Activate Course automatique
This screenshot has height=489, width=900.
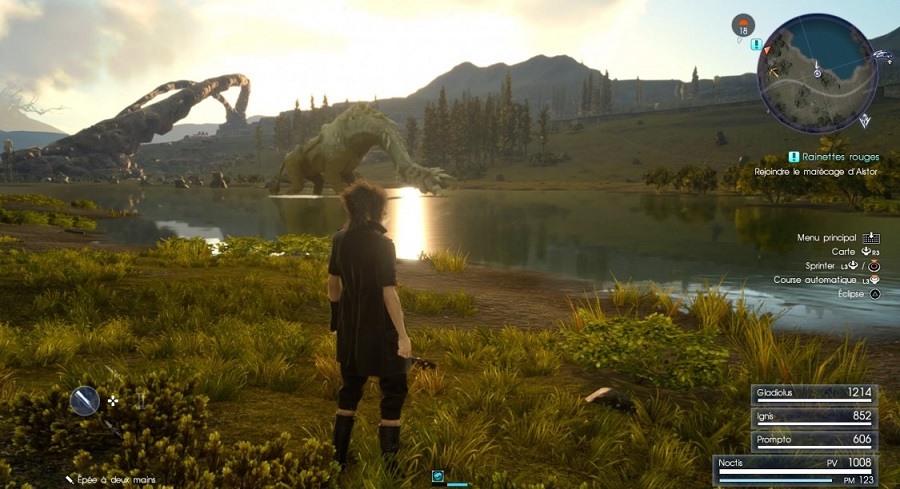tap(817, 280)
